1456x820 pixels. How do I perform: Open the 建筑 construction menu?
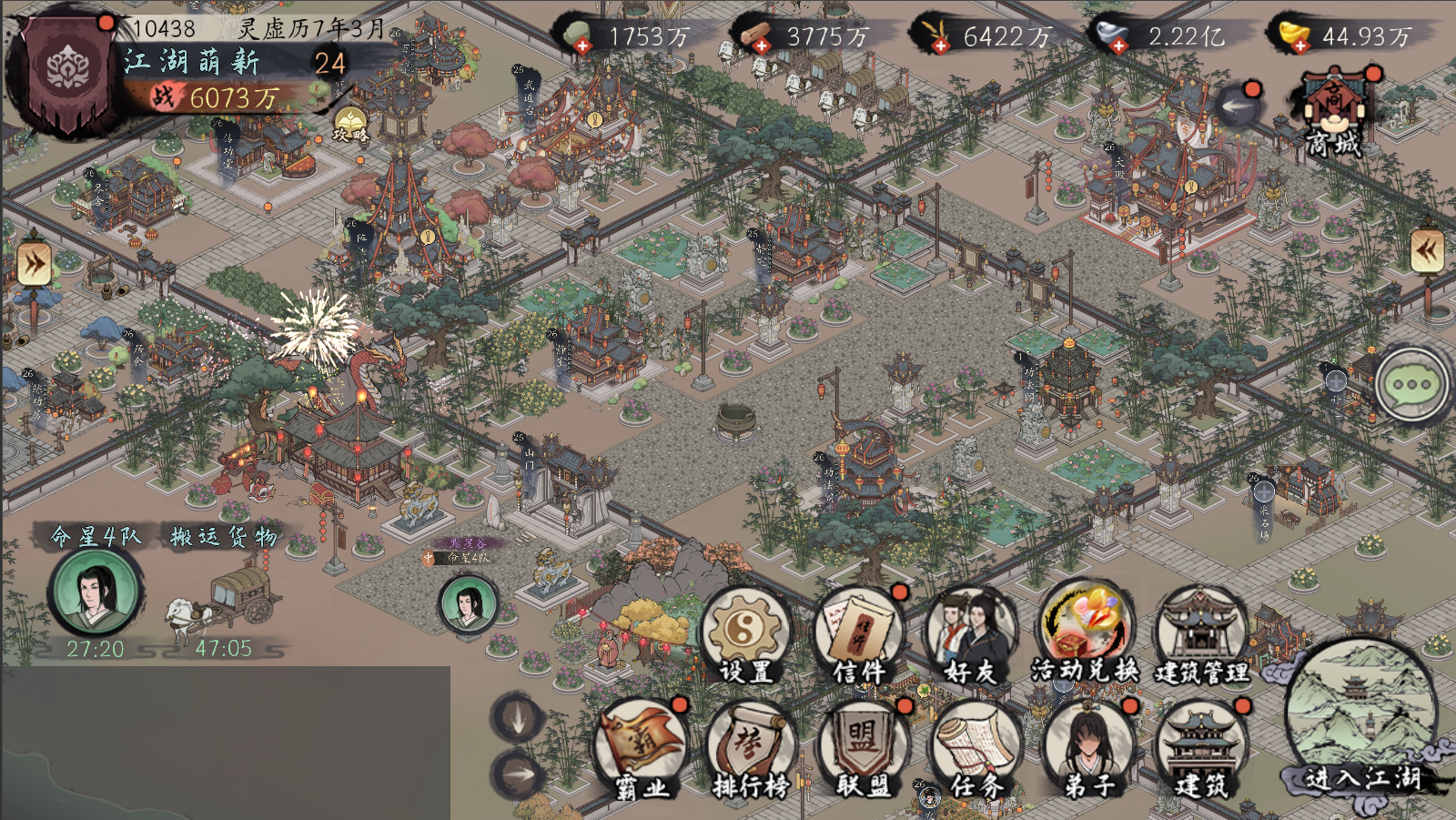tap(1201, 748)
